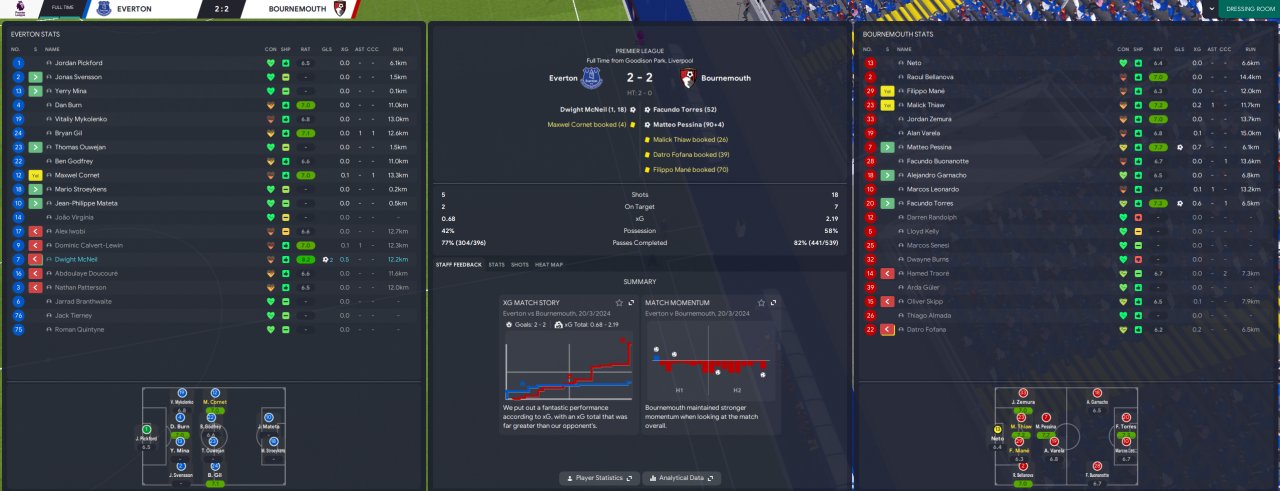Open the Analytical Data panel

[681, 479]
